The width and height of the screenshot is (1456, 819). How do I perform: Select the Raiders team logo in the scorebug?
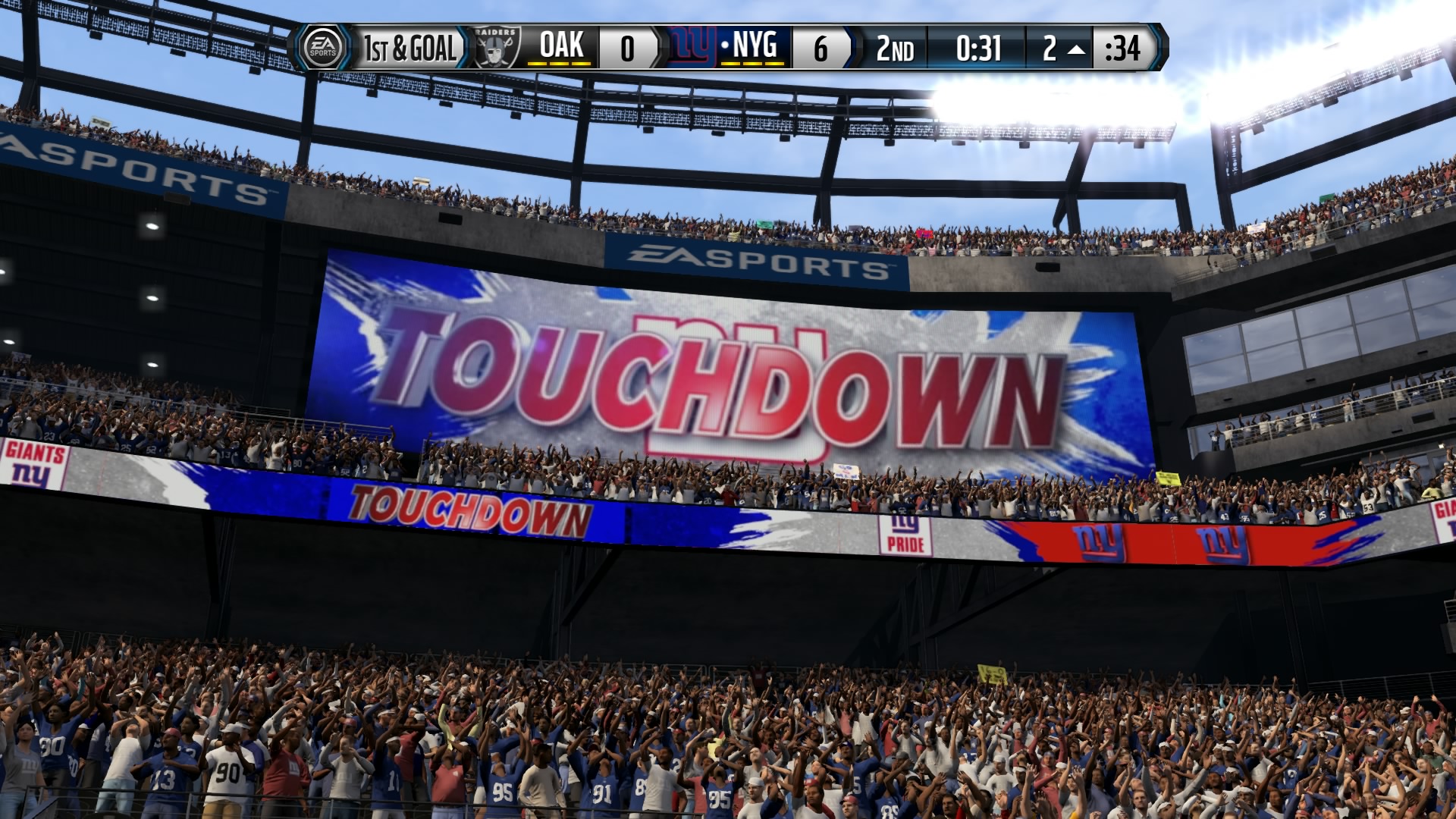pyautogui.click(x=497, y=48)
